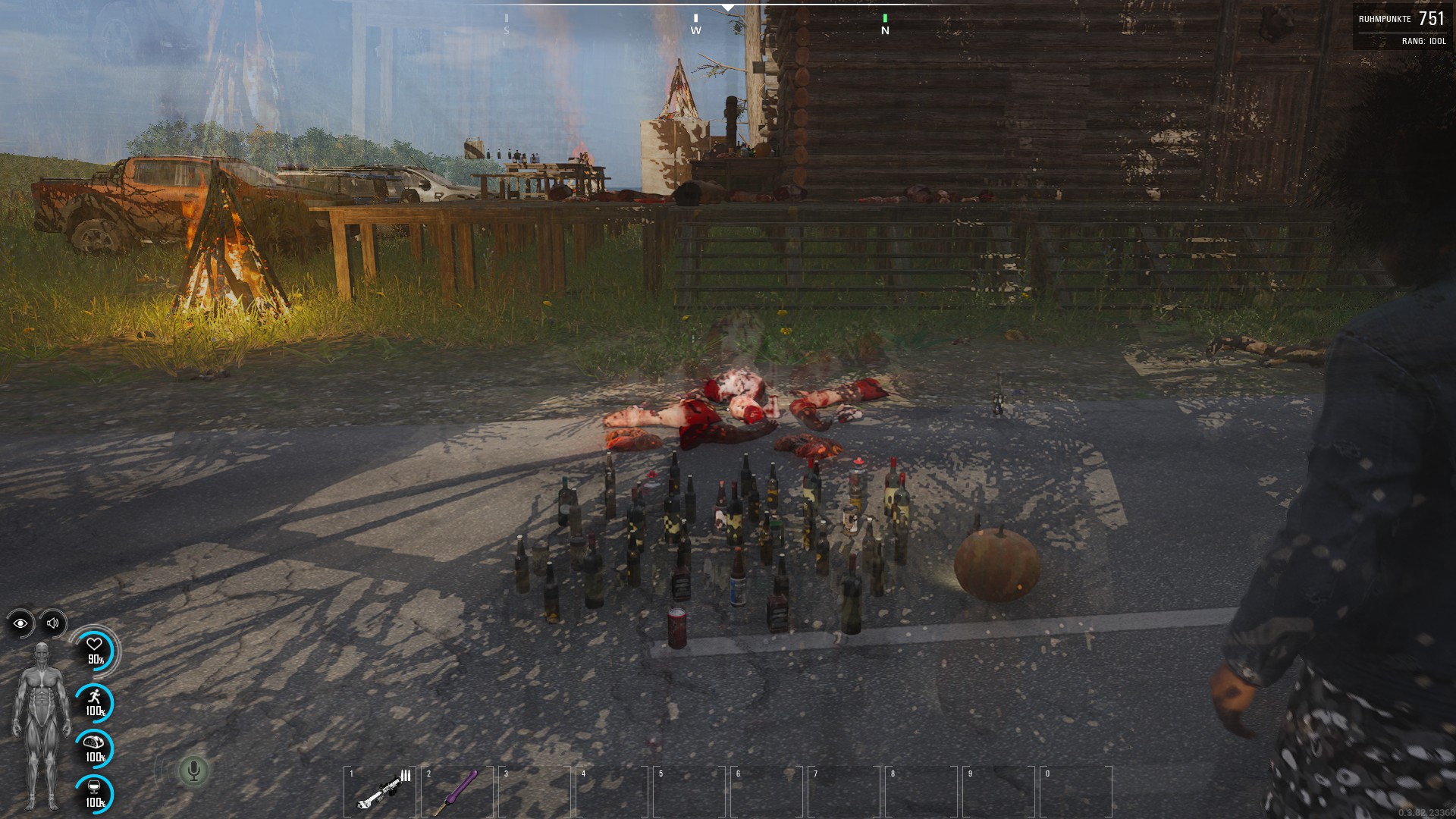Select the purple-handled tool in hotbar slot 2
The width and height of the screenshot is (1456, 819).
click(x=457, y=790)
